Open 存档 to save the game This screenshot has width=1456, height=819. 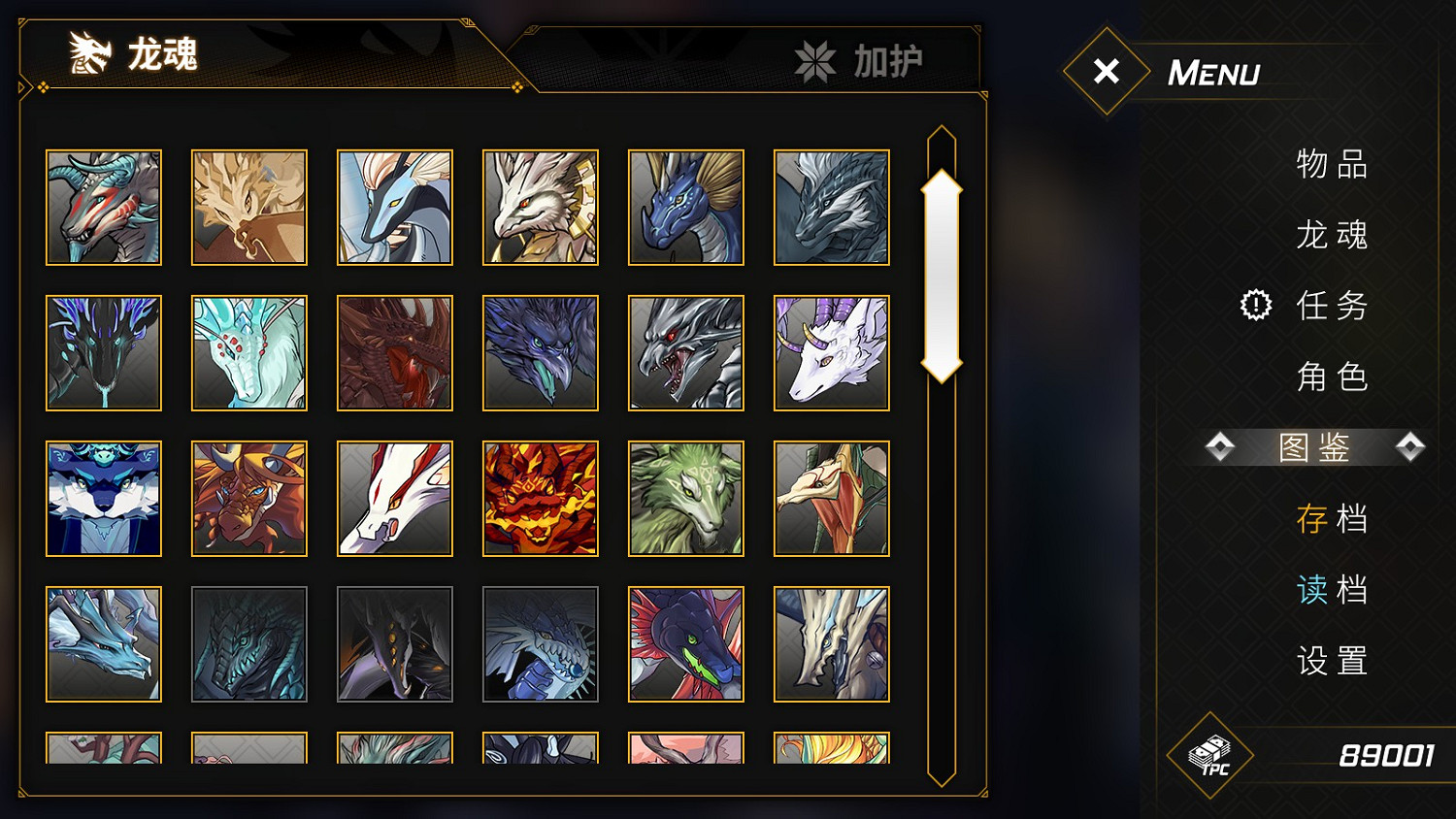(x=1331, y=520)
